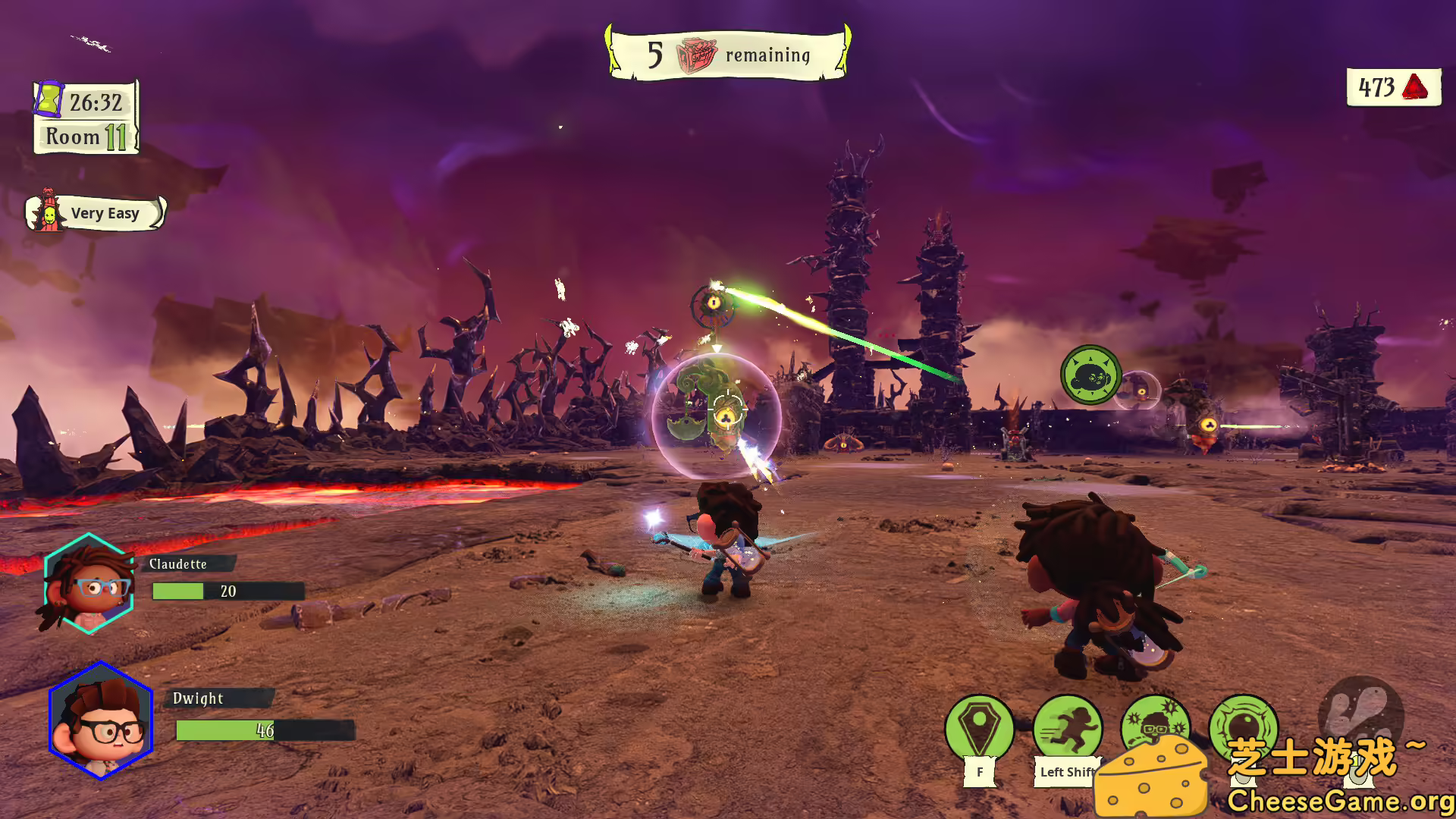Image resolution: width=1456 pixels, height=819 pixels.
Task: Select Dwight's hexagonal portrait
Action: 102,720
